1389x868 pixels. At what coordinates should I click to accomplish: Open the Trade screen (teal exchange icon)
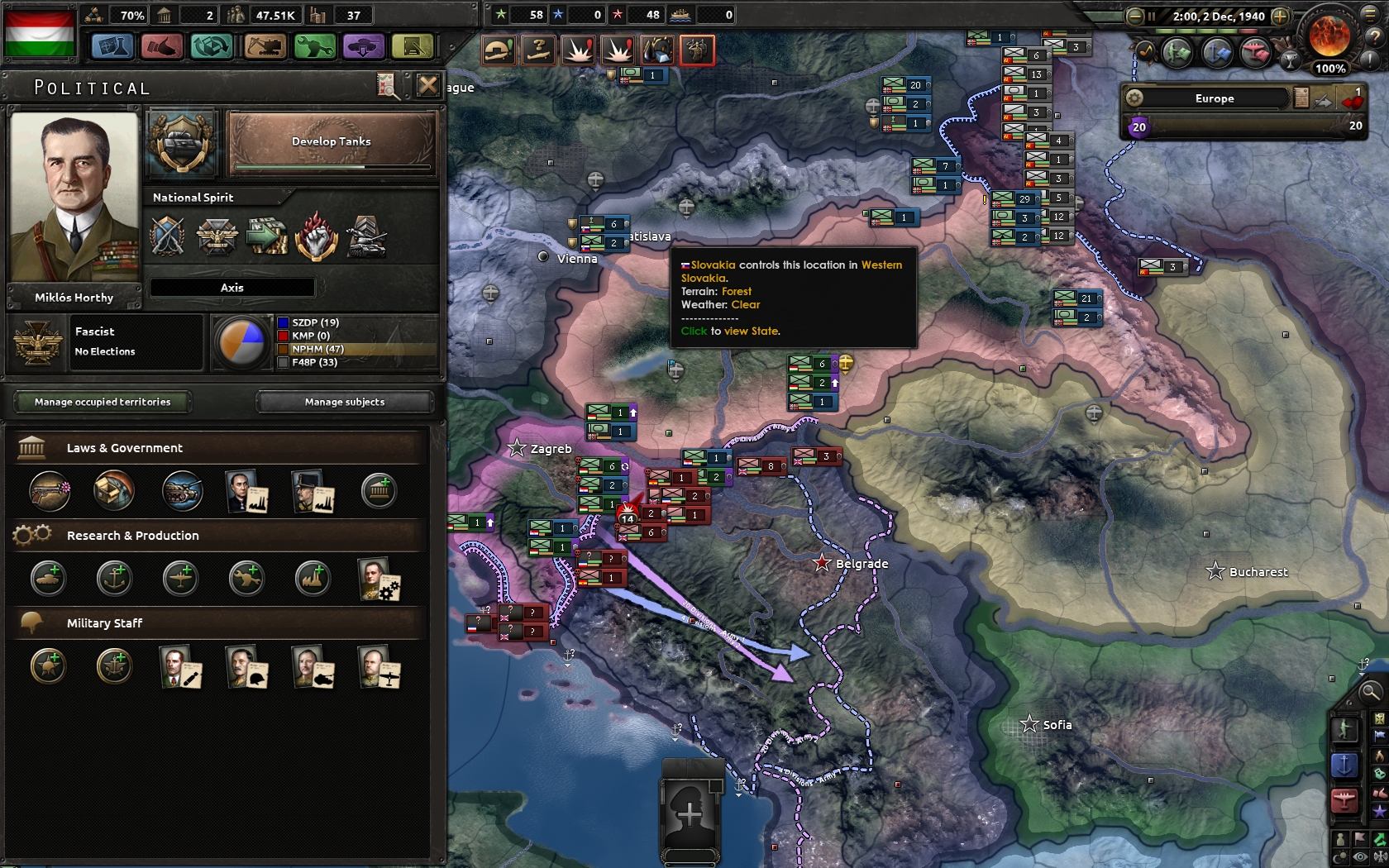click(x=212, y=46)
